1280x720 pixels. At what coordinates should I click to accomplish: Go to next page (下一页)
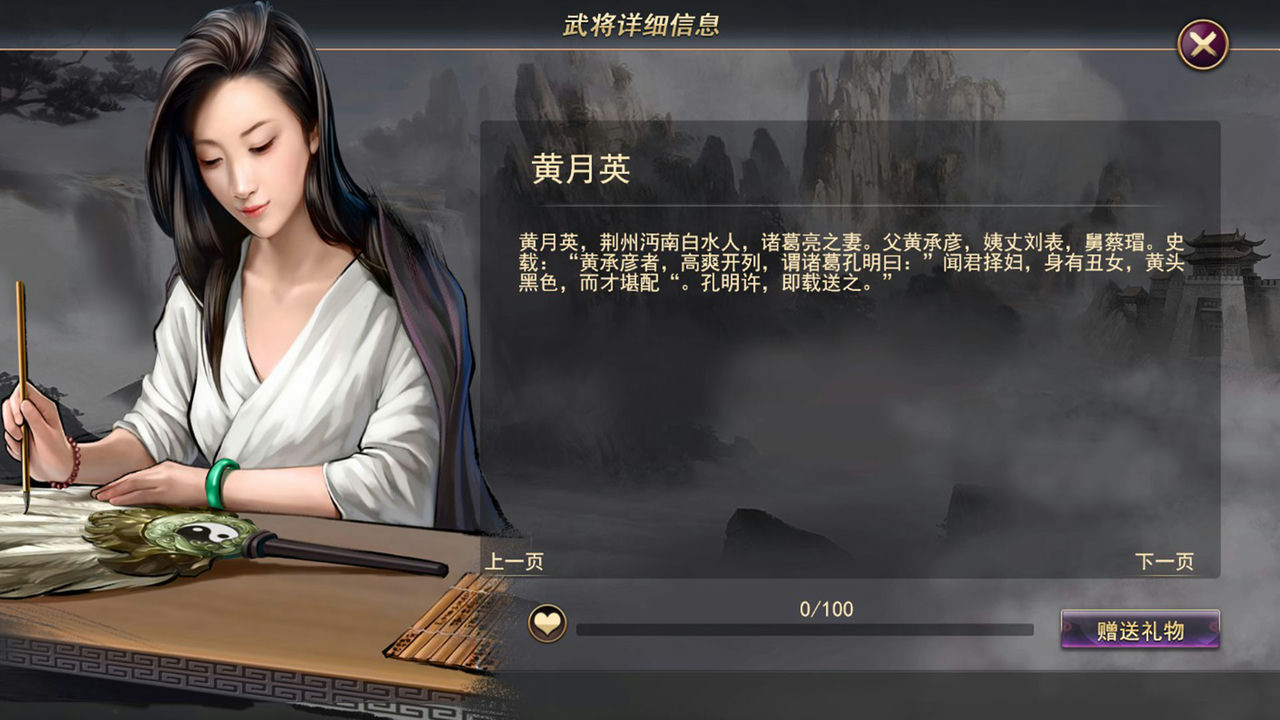(x=1164, y=562)
